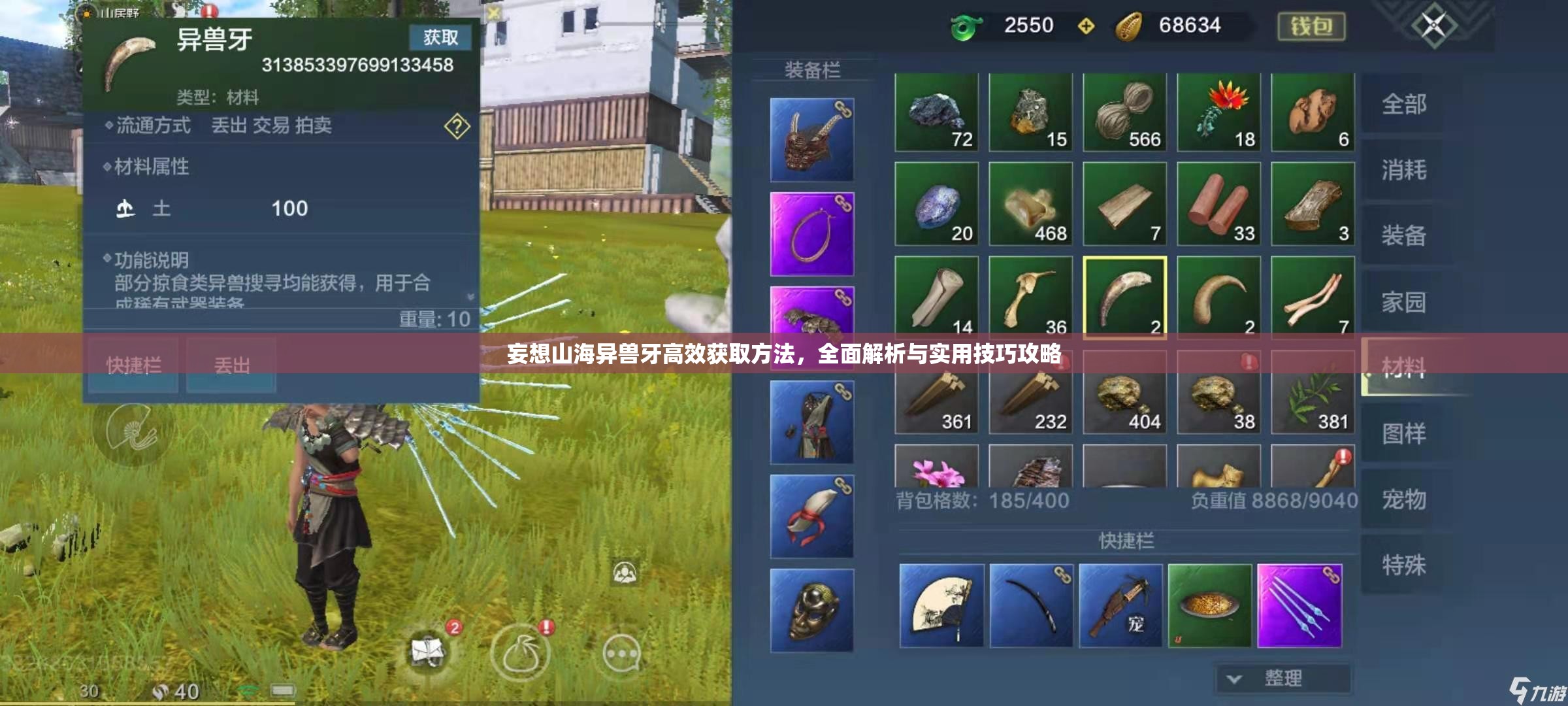Switch to the 全部 category tab

pos(1405,103)
